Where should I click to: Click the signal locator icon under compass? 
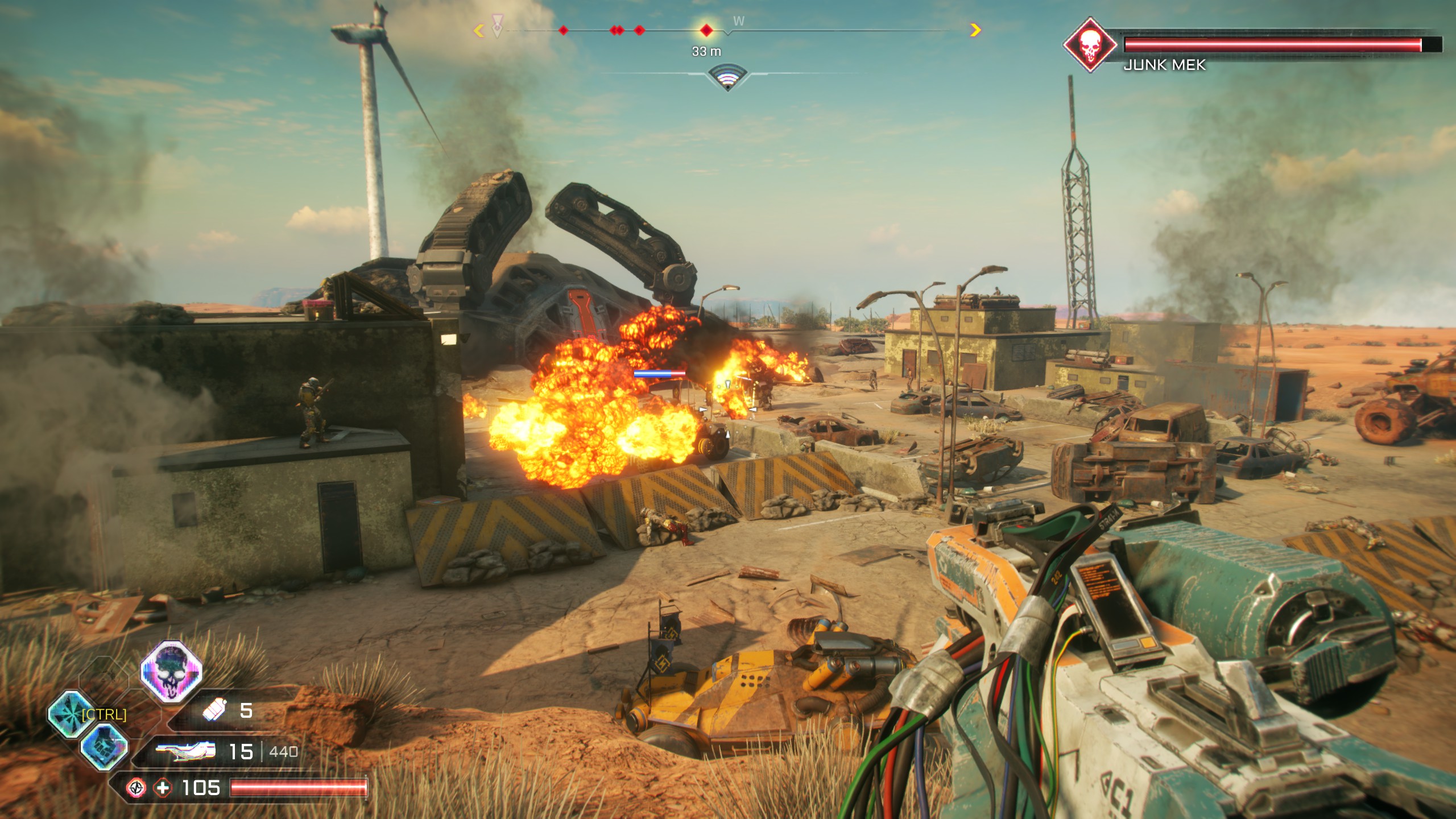(727, 79)
